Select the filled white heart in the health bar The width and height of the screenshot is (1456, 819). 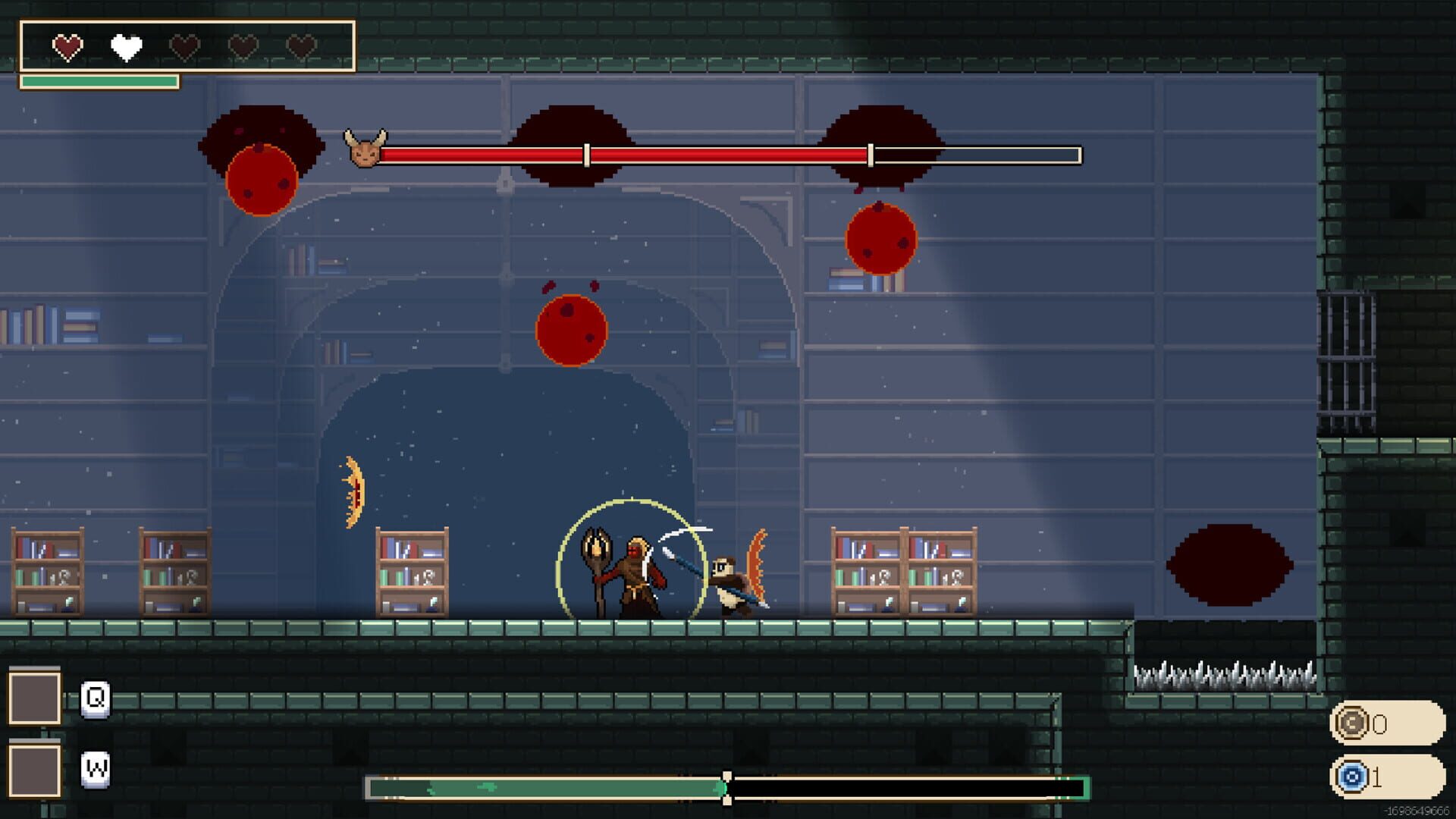(124, 47)
